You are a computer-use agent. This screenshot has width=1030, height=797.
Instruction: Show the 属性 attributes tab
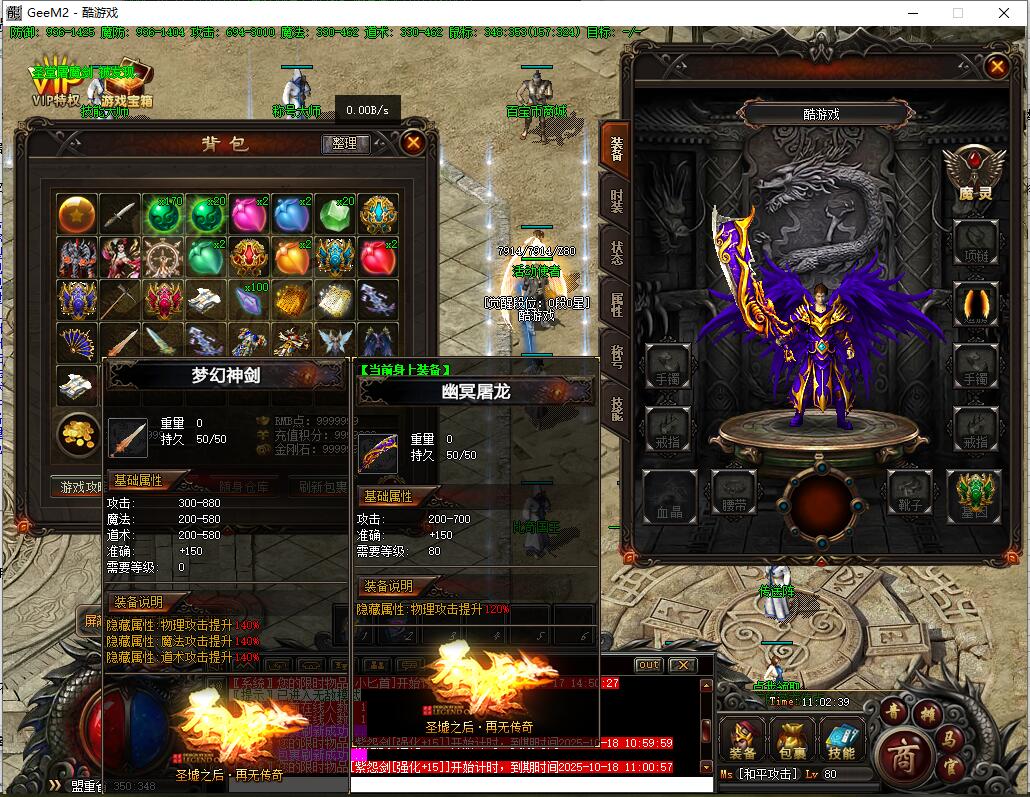[x=615, y=302]
